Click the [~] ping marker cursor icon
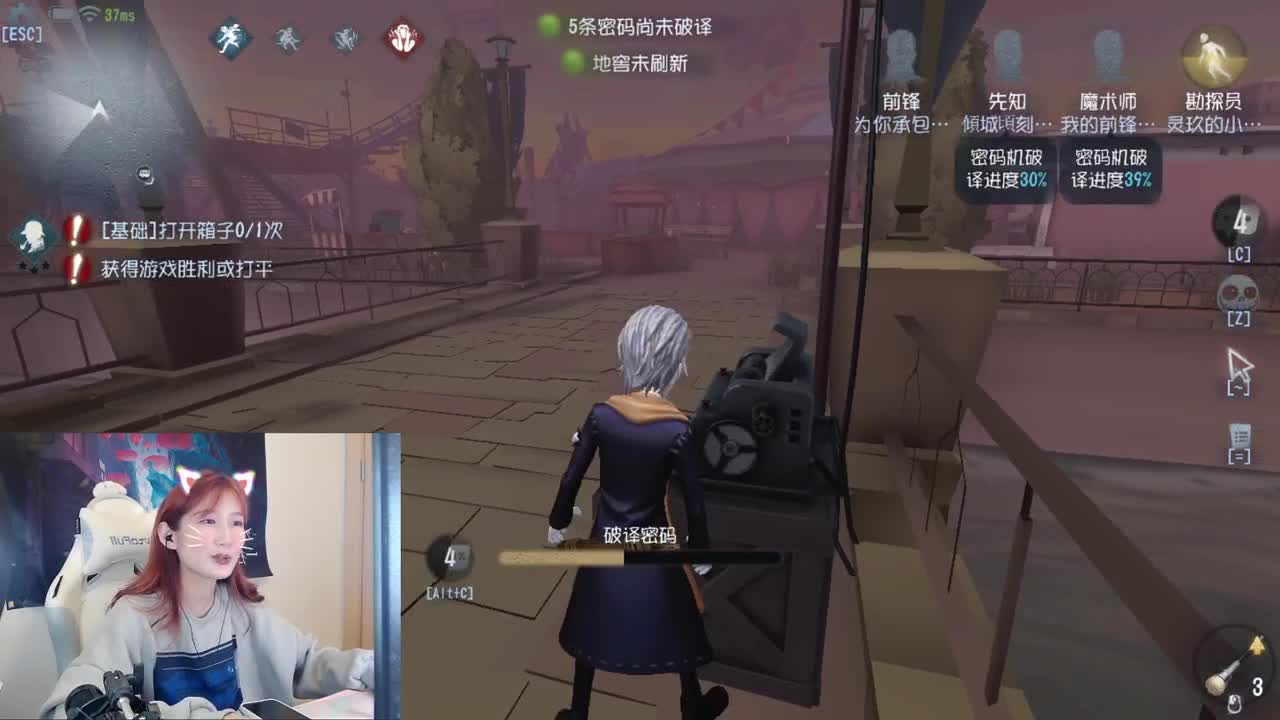Viewport: 1280px width, 720px height. tap(1240, 363)
